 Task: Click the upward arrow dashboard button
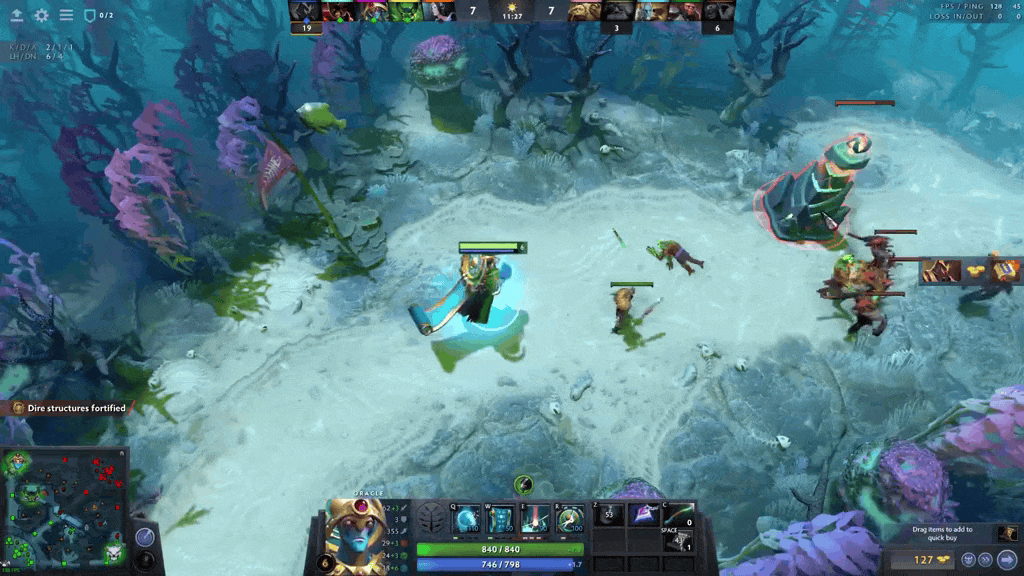click(17, 15)
